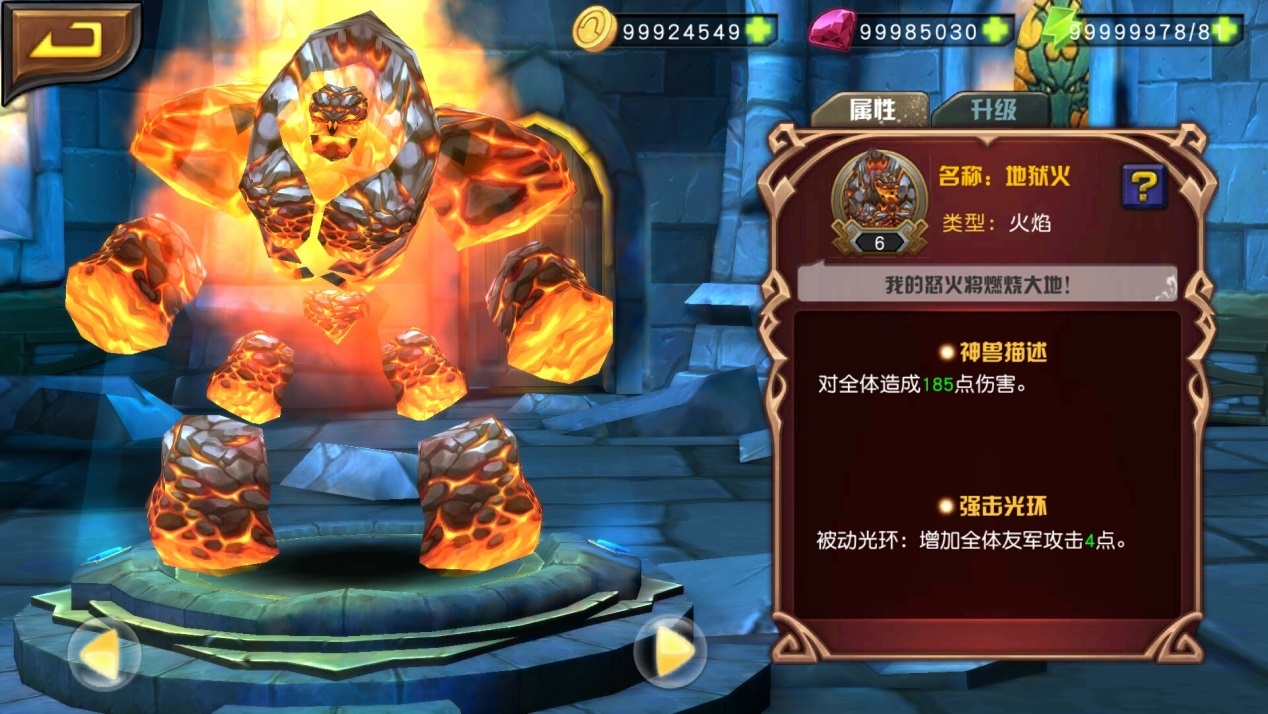Open the yellow question mark help
Image resolution: width=1268 pixels, height=714 pixels.
(x=1144, y=186)
